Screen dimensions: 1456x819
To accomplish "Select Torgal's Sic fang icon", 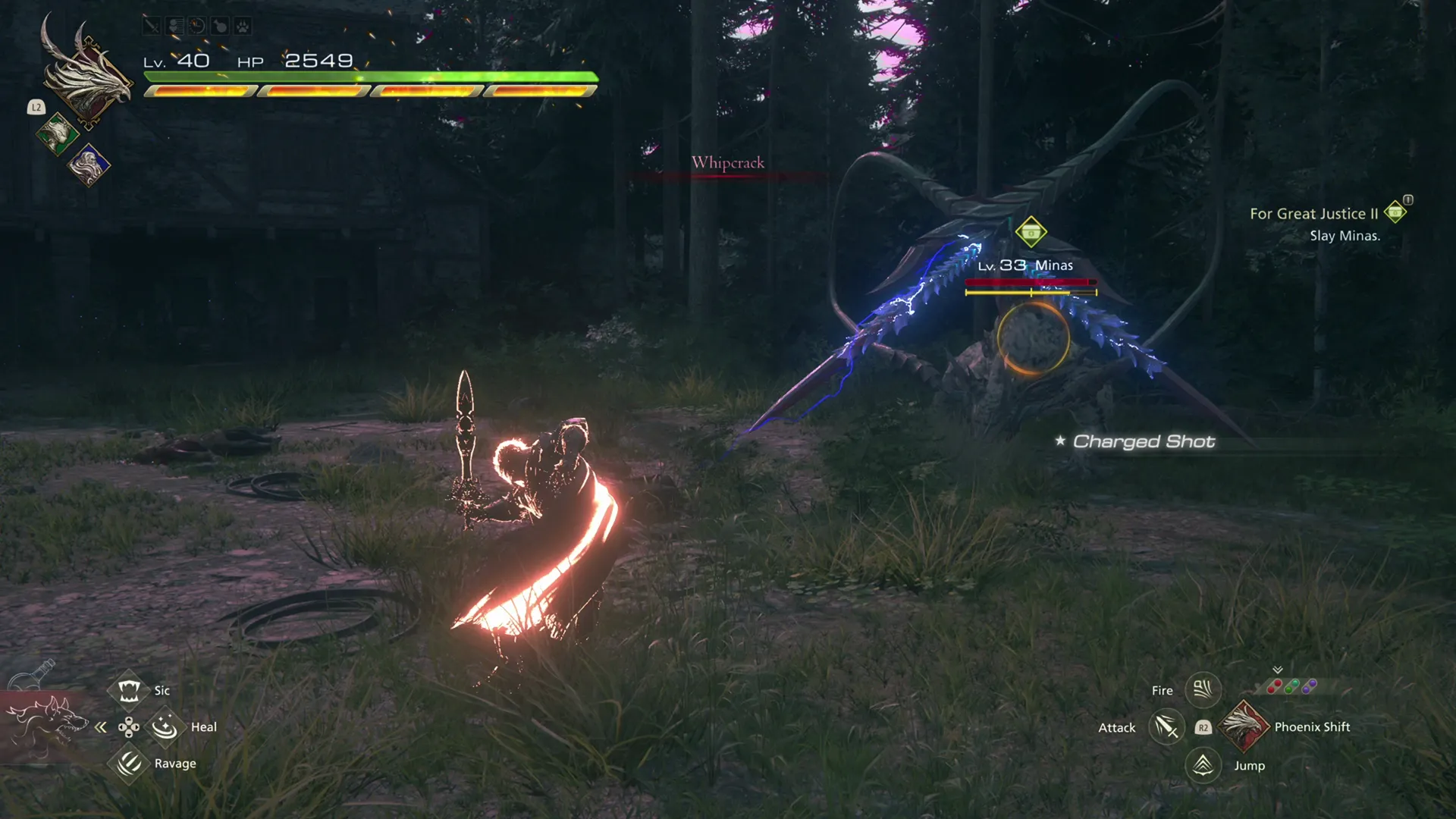I will click(128, 690).
